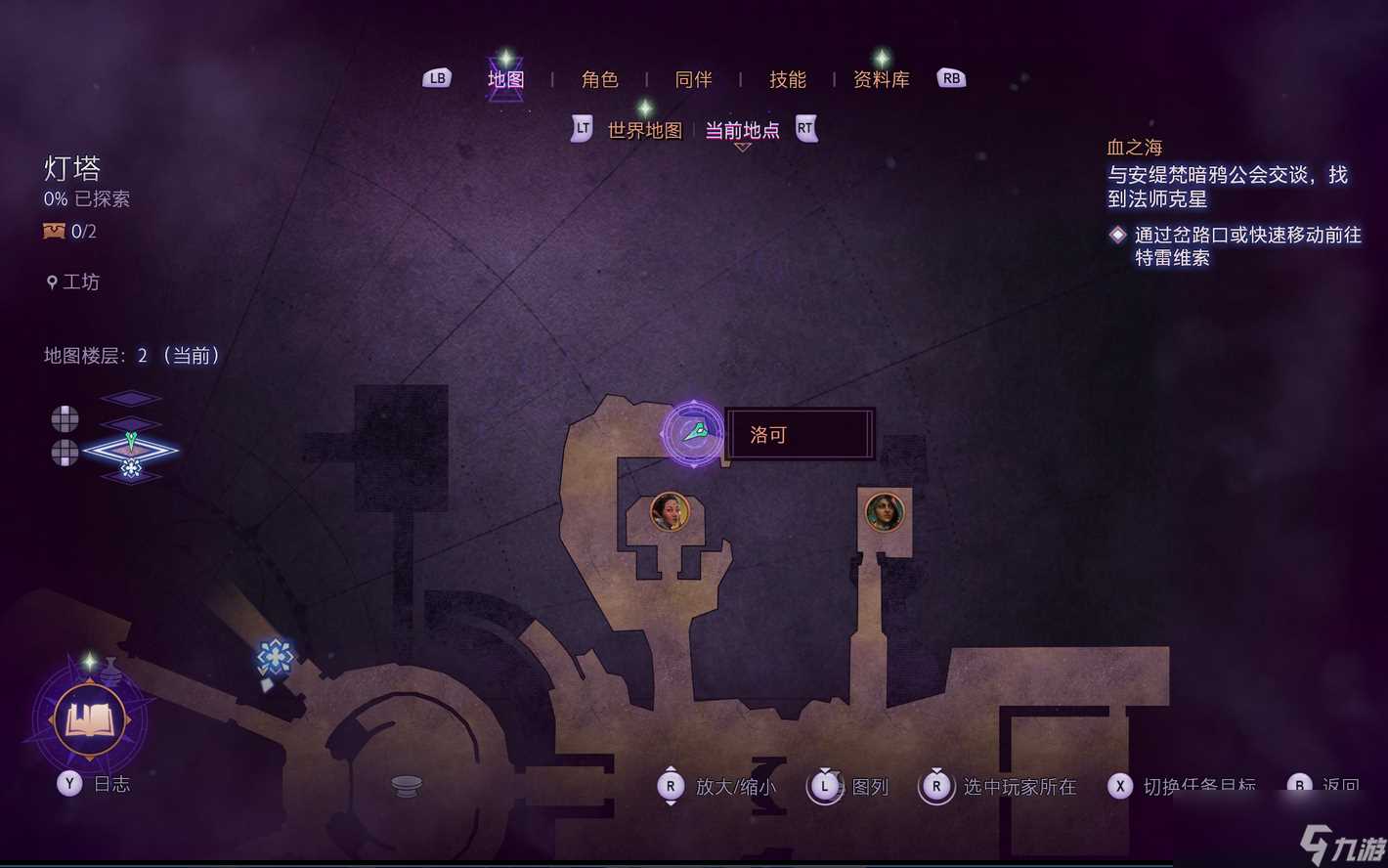Click the 洛可 player marker on the map
Screen dimensions: 1388x868
693,433
